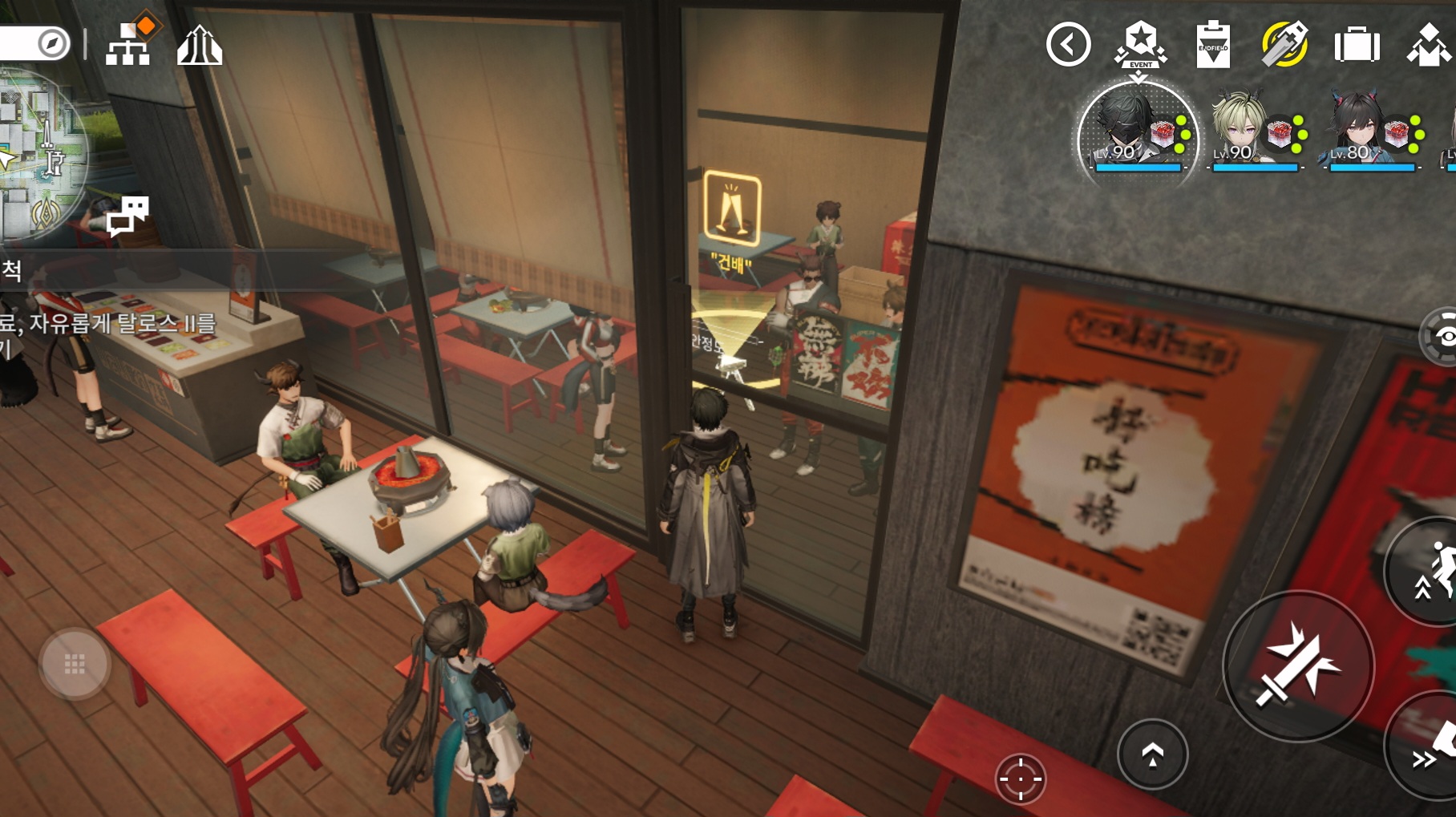Open the hierarchy network icon

[x=129, y=43]
